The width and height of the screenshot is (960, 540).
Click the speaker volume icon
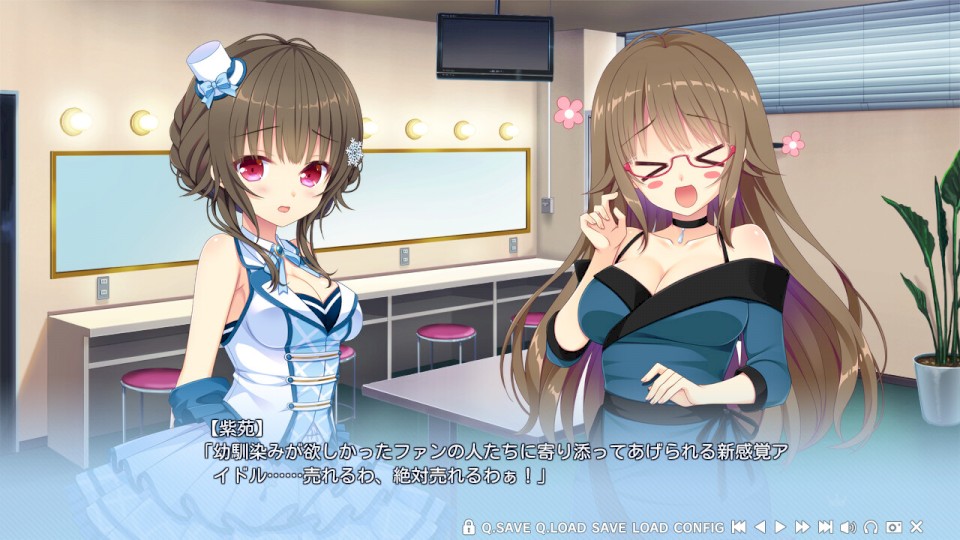click(848, 527)
